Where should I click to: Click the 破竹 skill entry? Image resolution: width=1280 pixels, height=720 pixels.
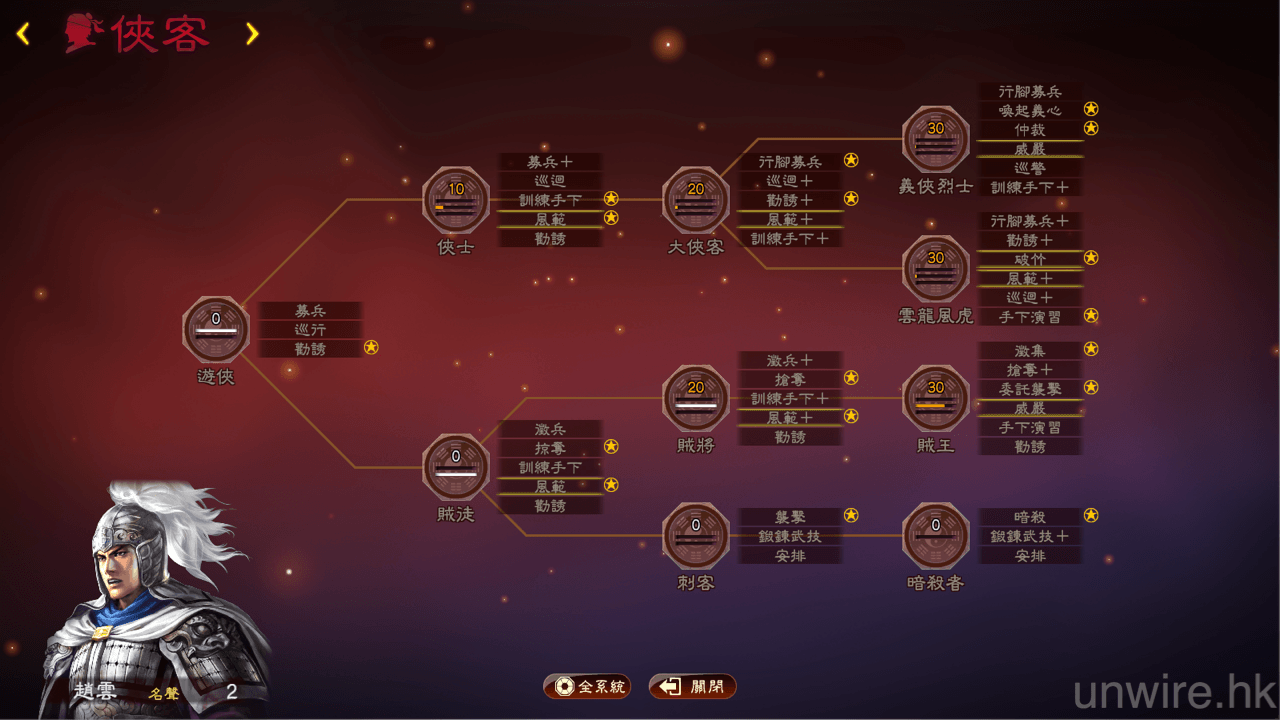1029,259
